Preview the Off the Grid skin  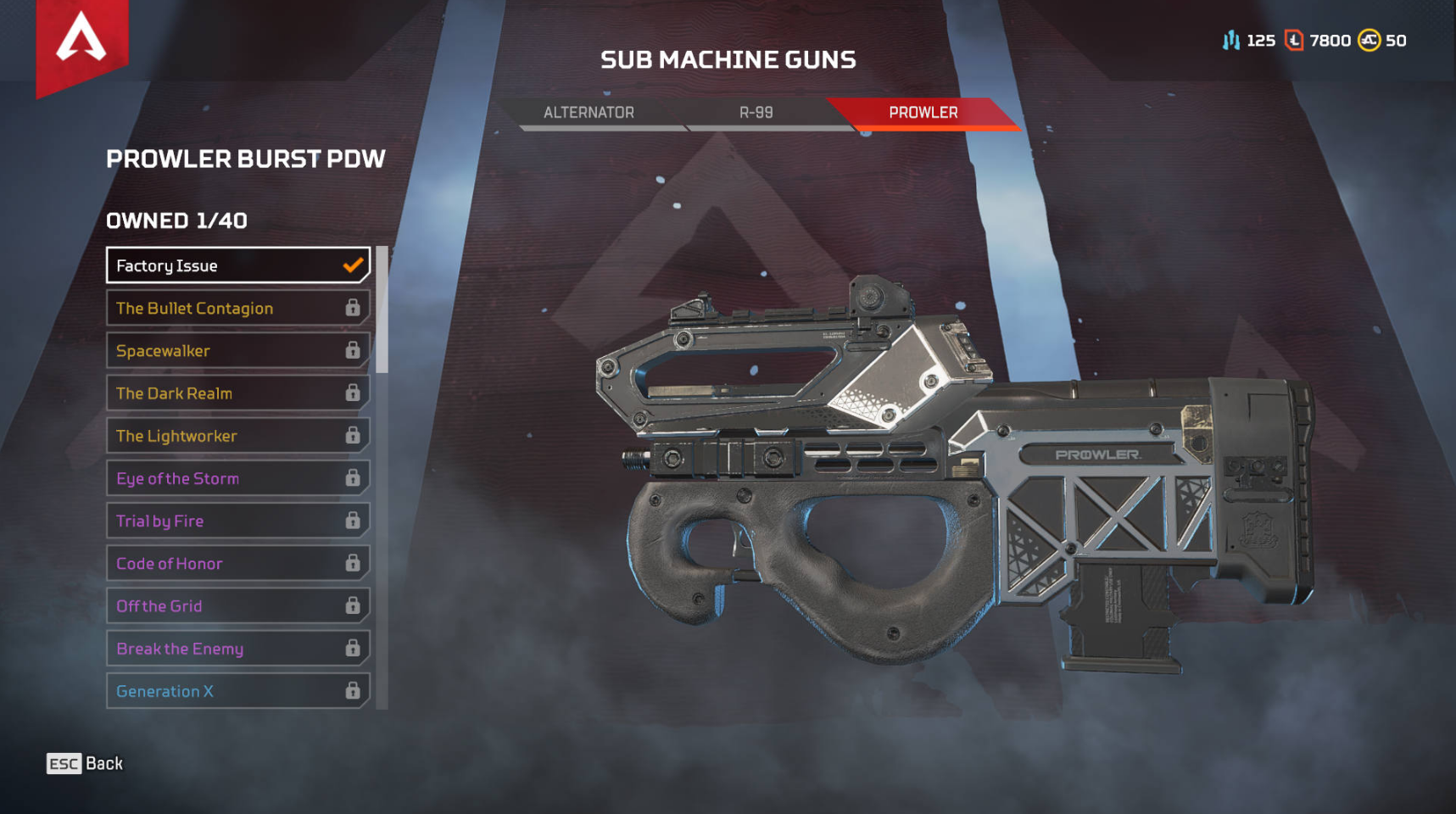237,605
